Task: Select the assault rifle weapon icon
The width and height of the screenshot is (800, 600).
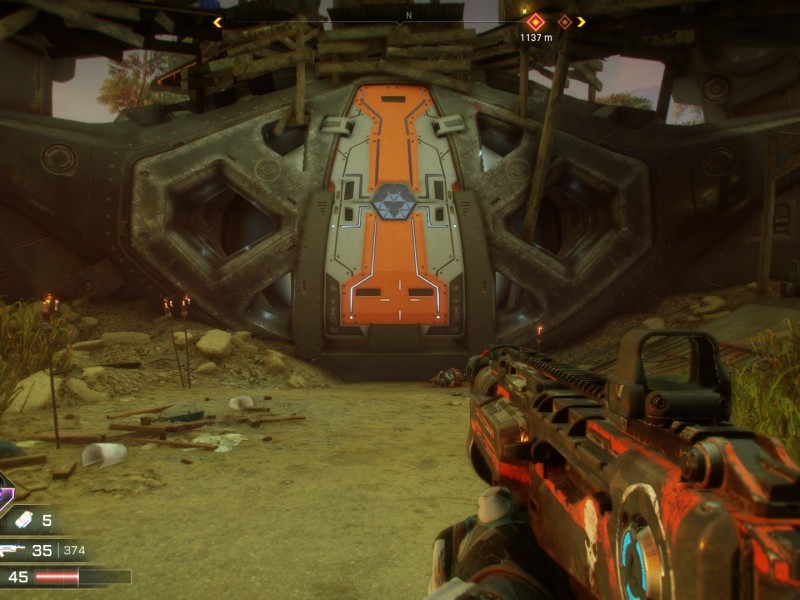Action: tap(12, 549)
